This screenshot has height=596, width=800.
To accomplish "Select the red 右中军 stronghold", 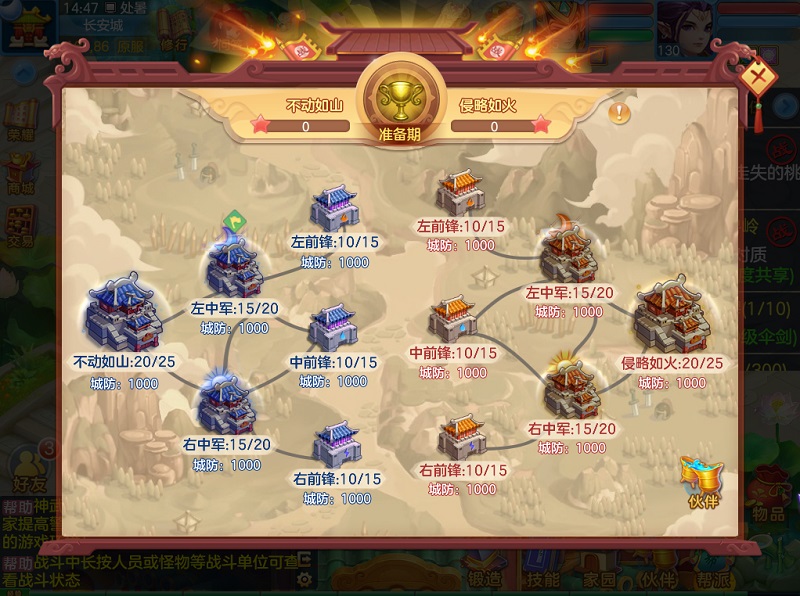I will [572, 388].
